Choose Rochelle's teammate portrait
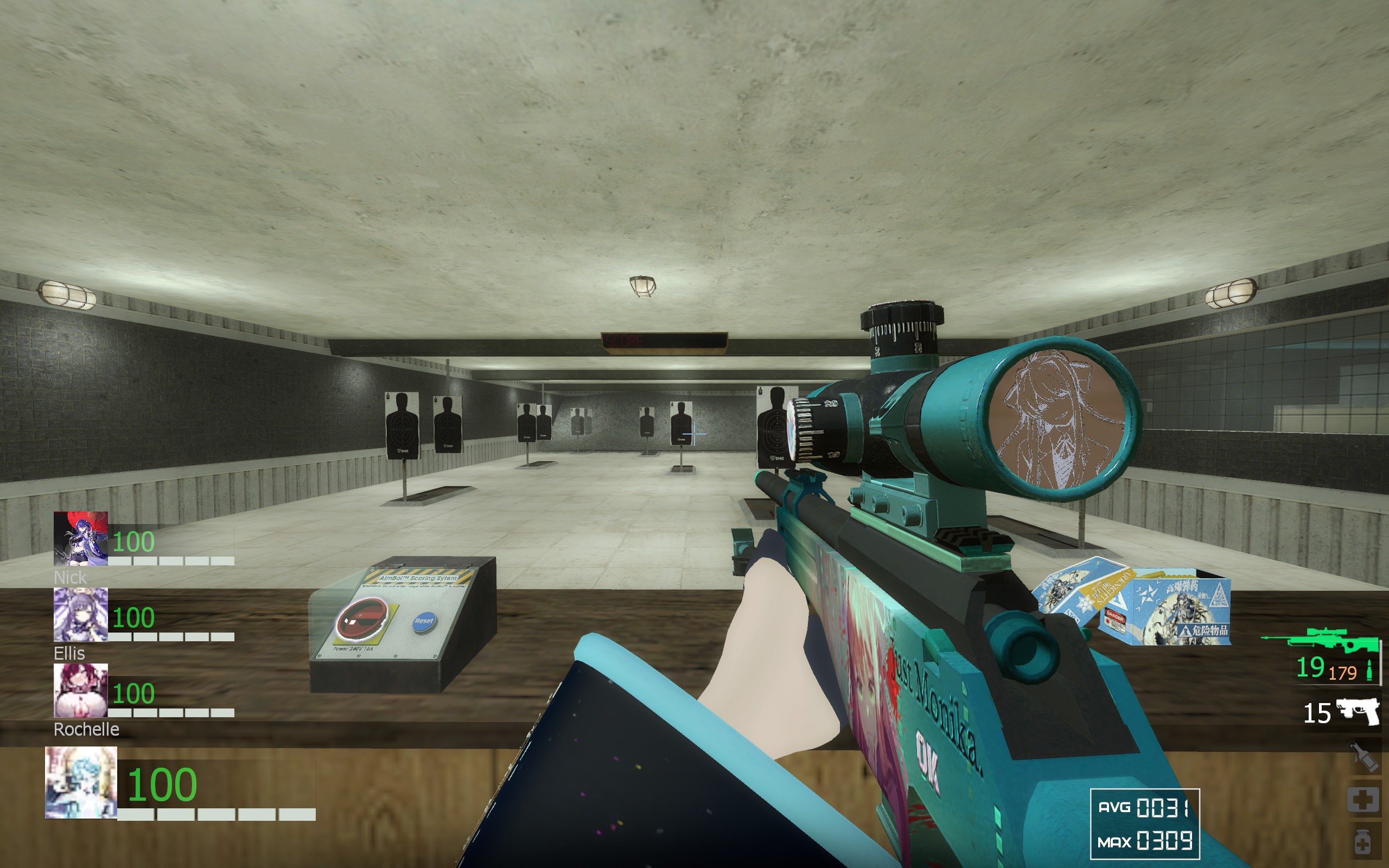 click(80, 690)
